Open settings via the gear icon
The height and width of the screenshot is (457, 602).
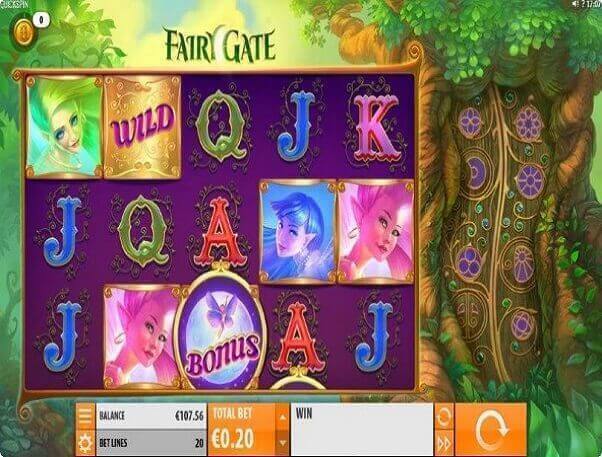pyautogui.click(x=85, y=443)
